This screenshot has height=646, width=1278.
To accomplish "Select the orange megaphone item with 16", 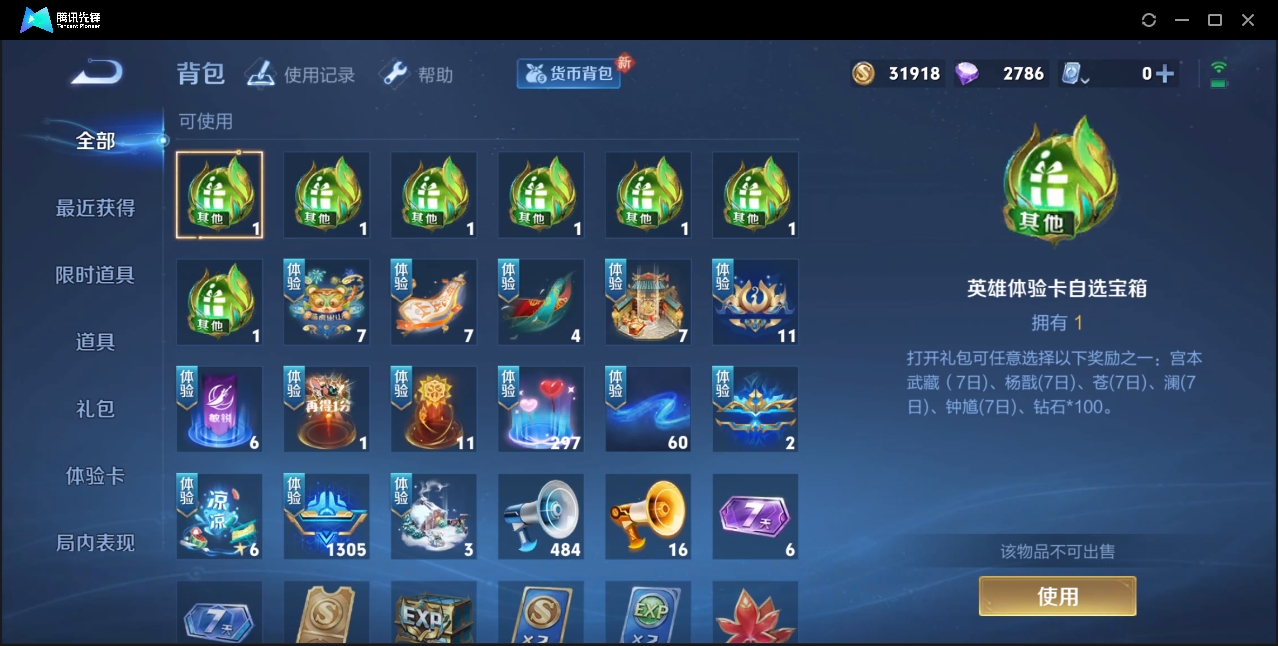I will click(x=648, y=516).
